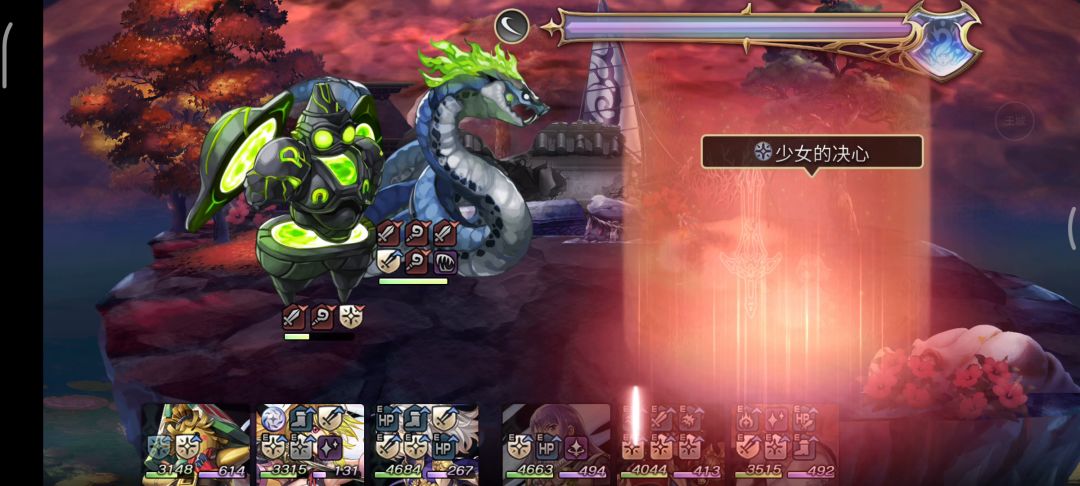Choose the reserve member showing 3515 HP
Image resolution: width=1080 pixels, height=486 pixels.
click(786, 442)
